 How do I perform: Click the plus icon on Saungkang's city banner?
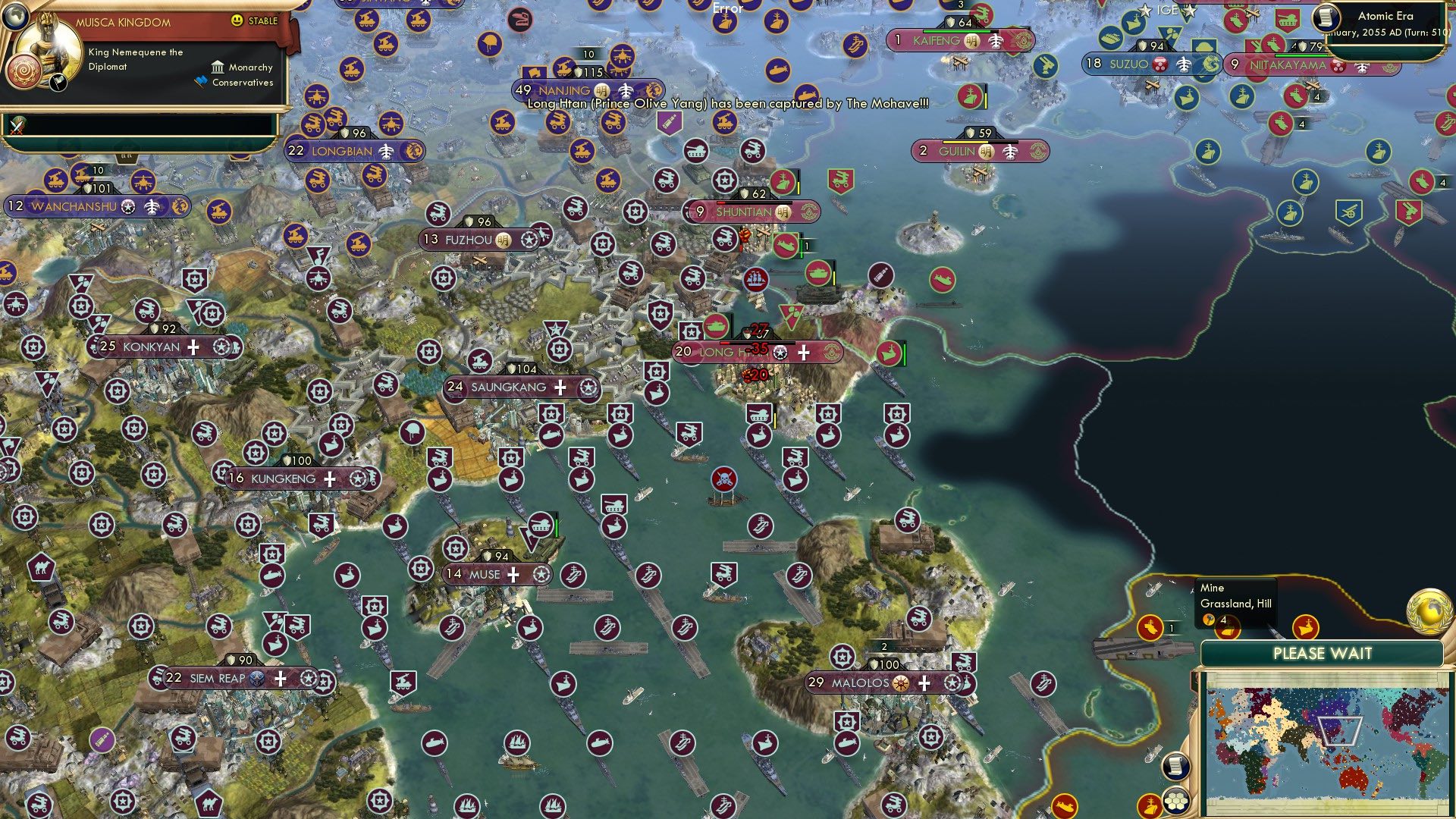tap(560, 388)
